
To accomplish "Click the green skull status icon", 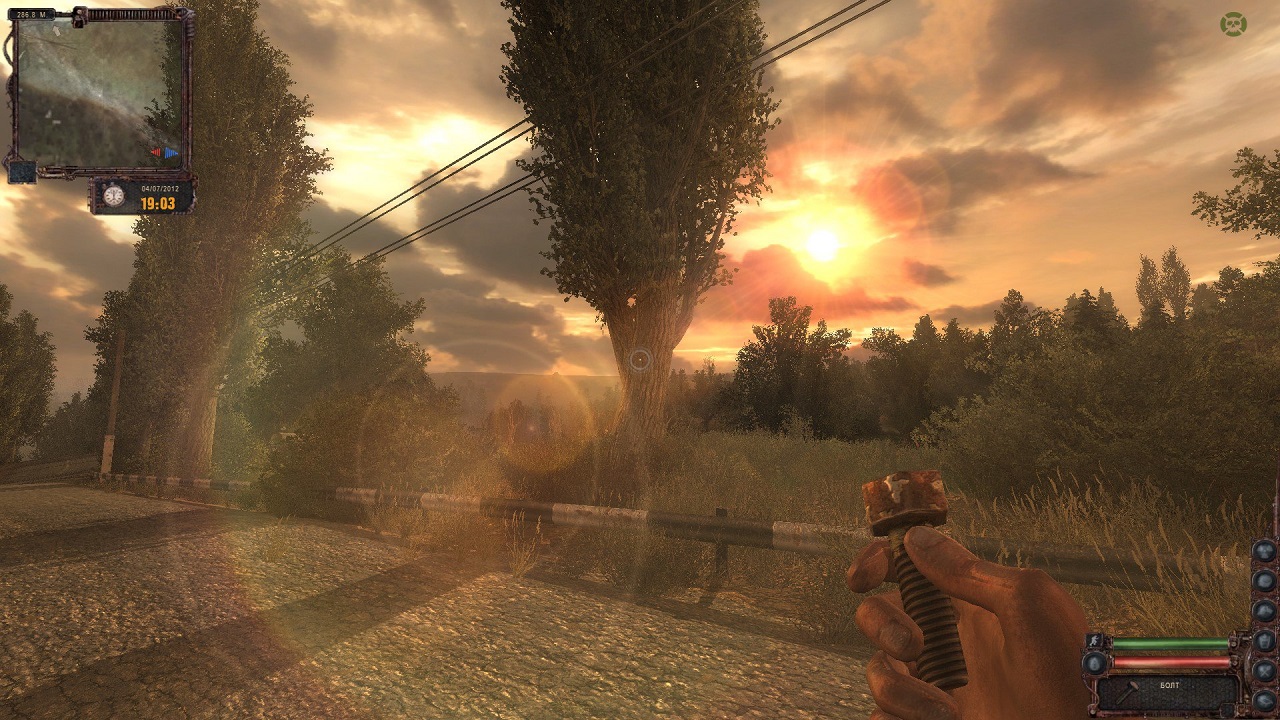I will 1233,23.
